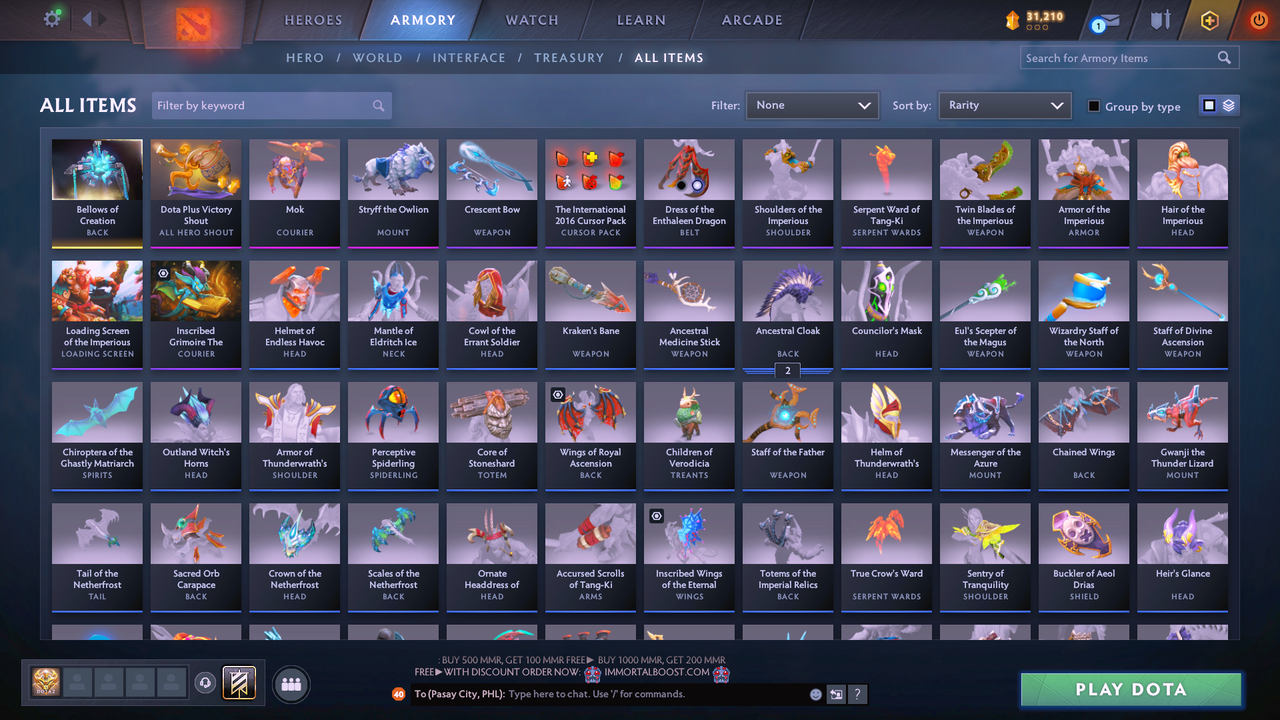Click the power/exit icon in top right
Screen dimensions: 1280x720
click(x=1258, y=18)
